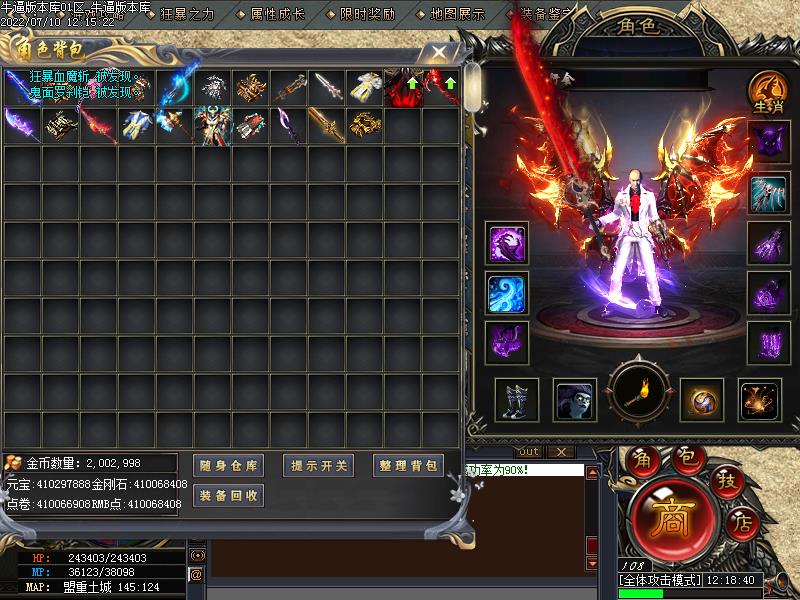Open the 狂暴之力 top menu

pos(186,14)
